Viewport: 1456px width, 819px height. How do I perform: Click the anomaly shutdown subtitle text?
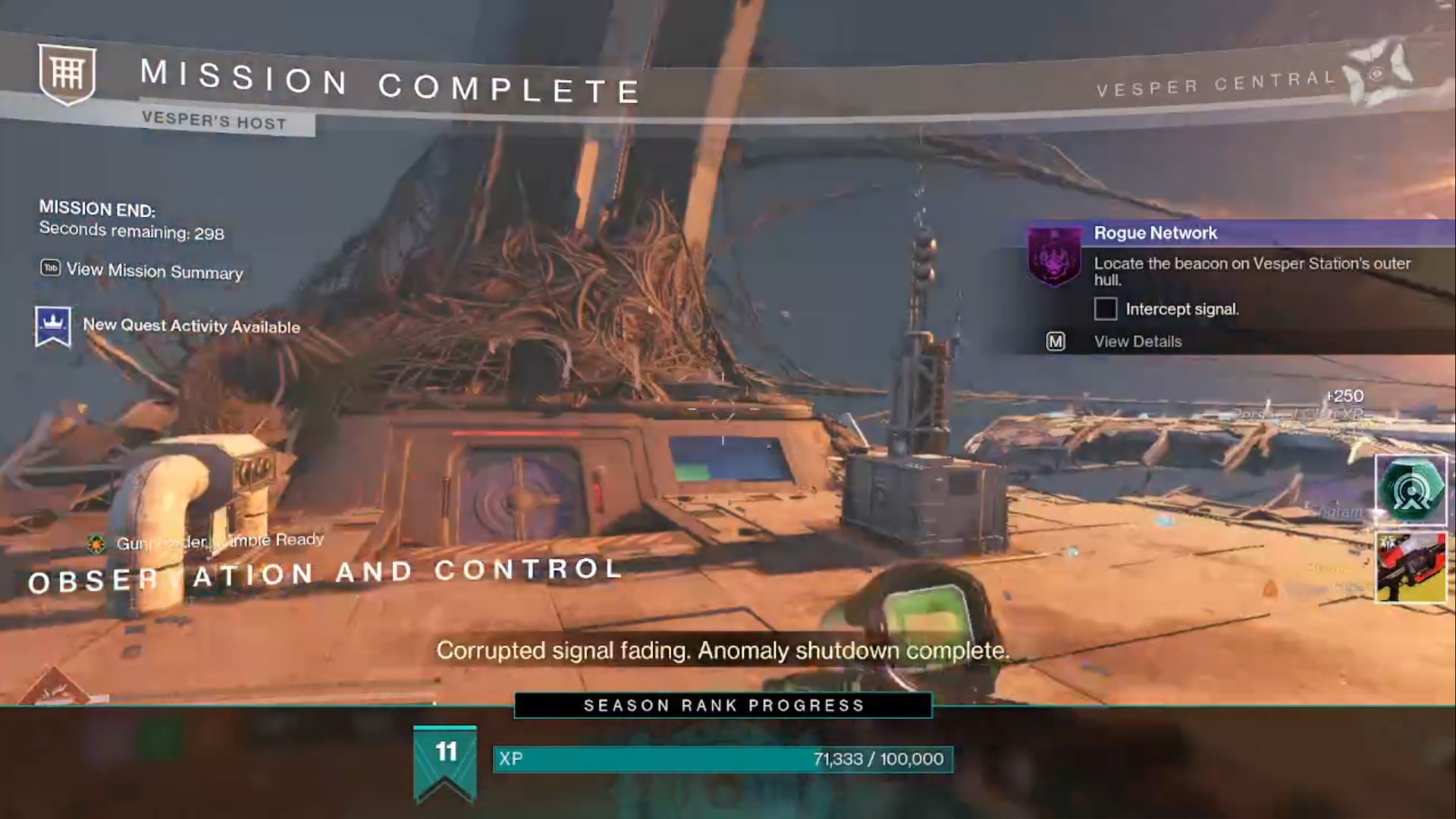click(723, 650)
